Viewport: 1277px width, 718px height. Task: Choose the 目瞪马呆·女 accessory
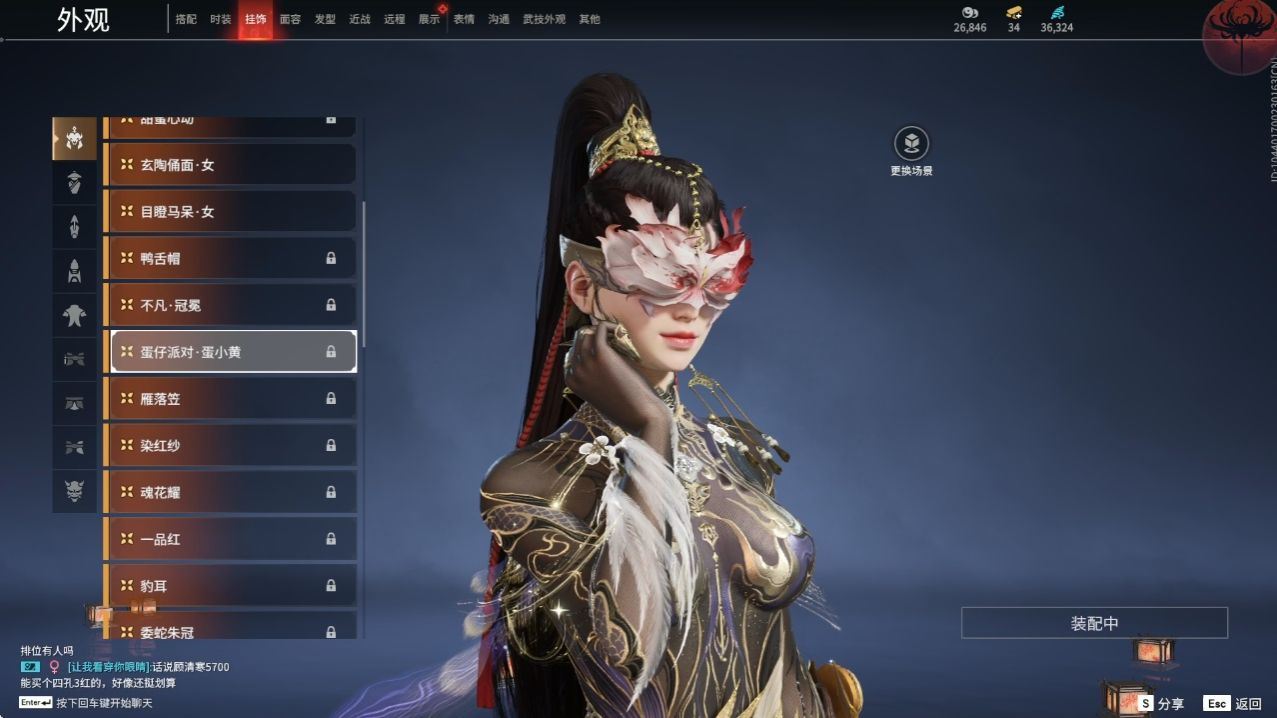(230, 212)
